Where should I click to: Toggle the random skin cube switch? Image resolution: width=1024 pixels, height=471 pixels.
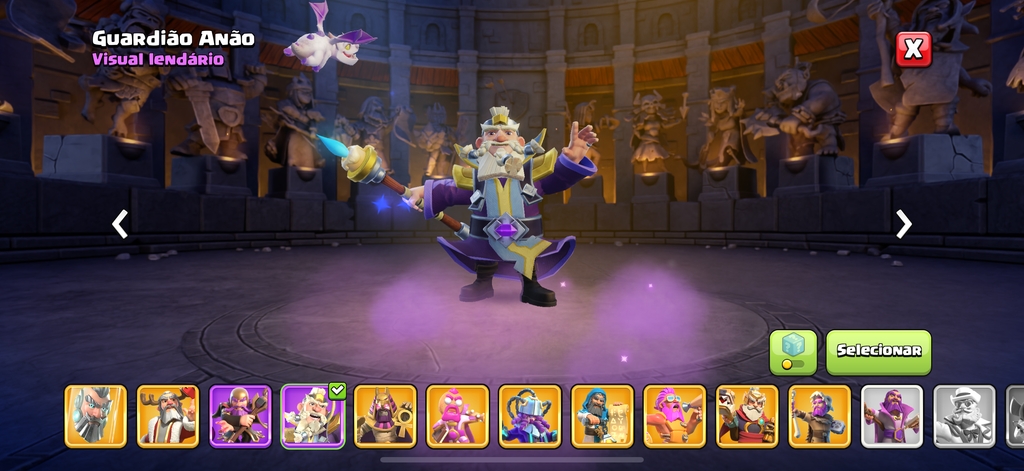(x=793, y=352)
